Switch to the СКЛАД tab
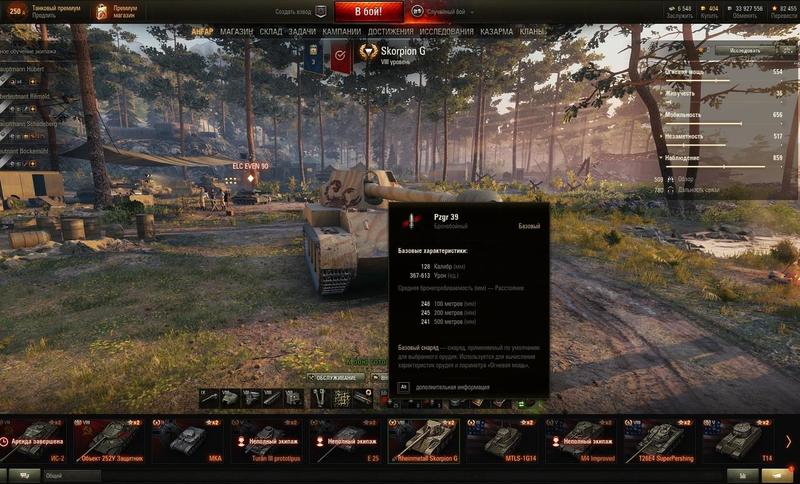This screenshot has width=800, height=484. (x=271, y=31)
